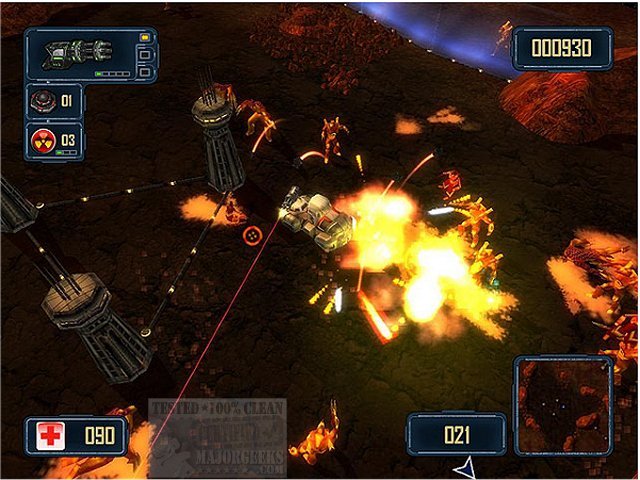Activate the nuke bomb icon
The height and width of the screenshot is (480, 640).
point(42,137)
